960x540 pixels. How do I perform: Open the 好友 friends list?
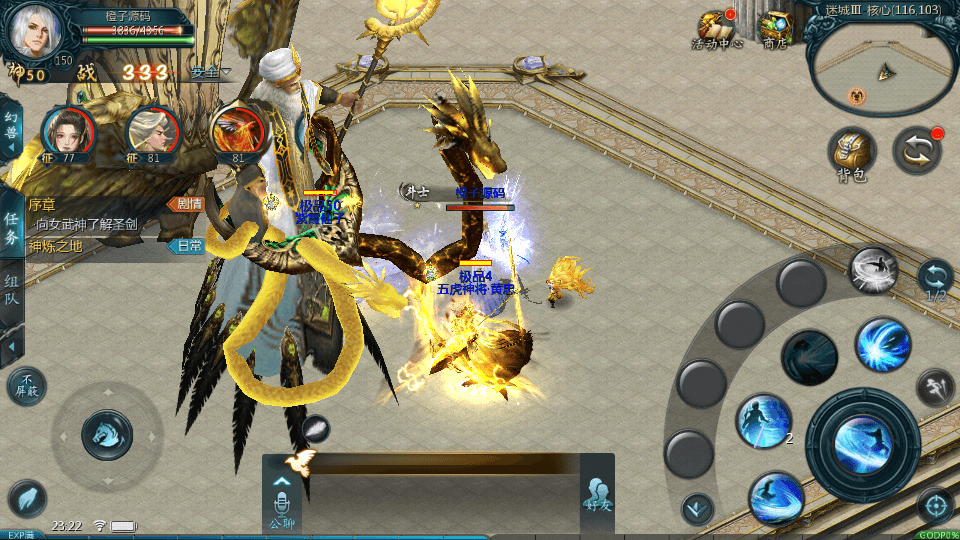pos(597,497)
